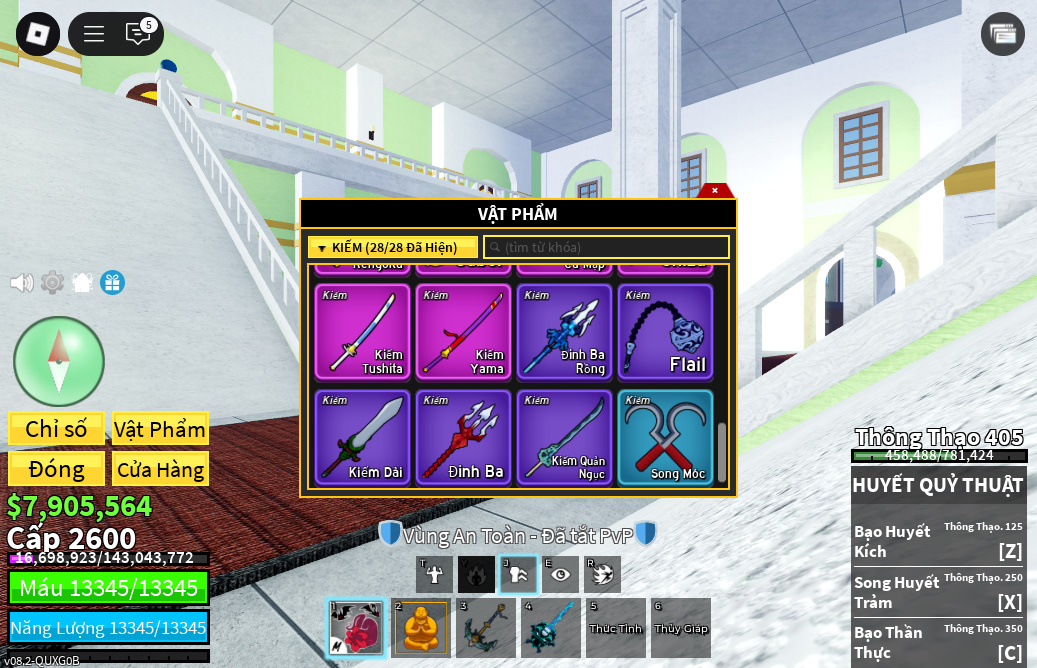The image size is (1037, 668).
Task: Pick the Flail weapon slot
Action: pyautogui.click(x=665, y=332)
